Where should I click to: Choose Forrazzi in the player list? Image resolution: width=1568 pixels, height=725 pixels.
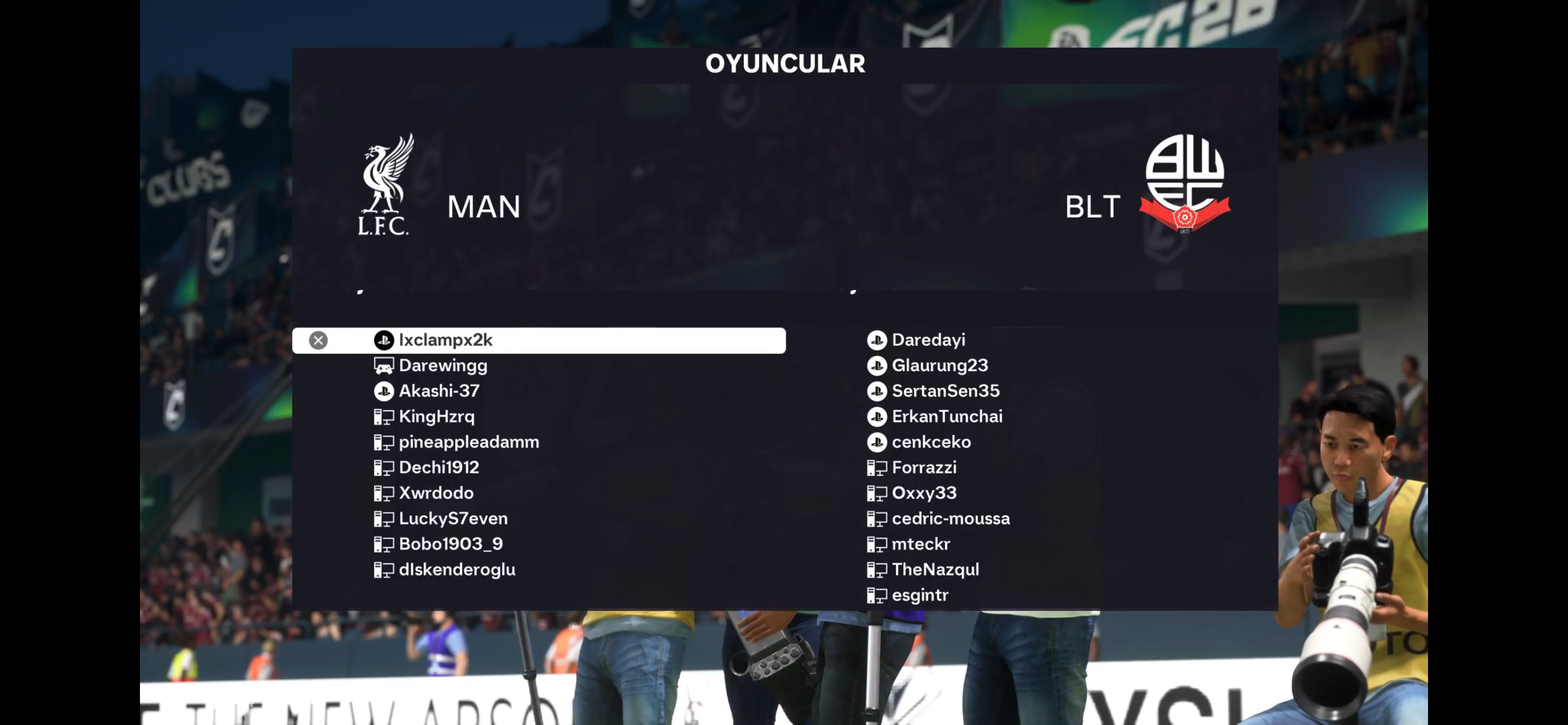point(923,467)
